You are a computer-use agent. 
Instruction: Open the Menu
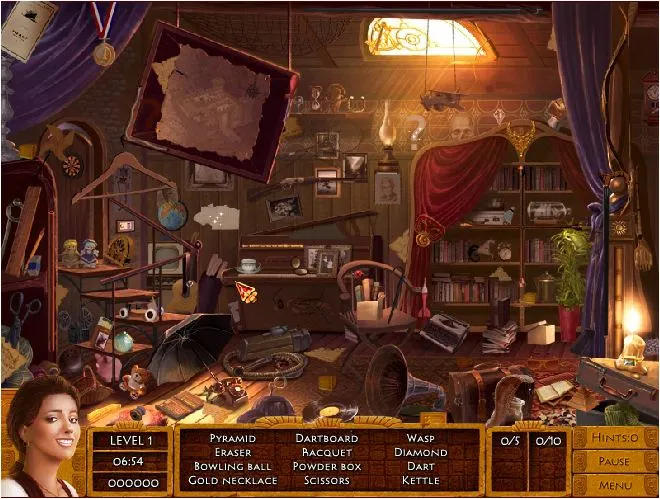[613, 485]
